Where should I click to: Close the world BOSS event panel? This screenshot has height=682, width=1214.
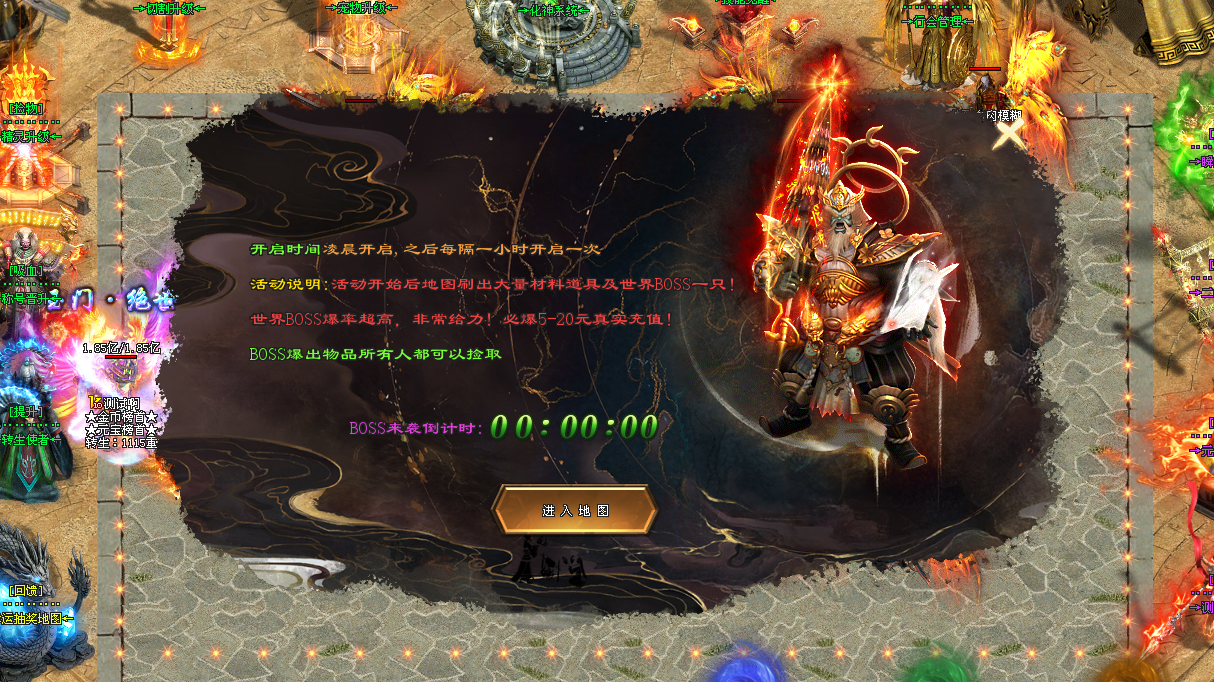tap(1011, 135)
